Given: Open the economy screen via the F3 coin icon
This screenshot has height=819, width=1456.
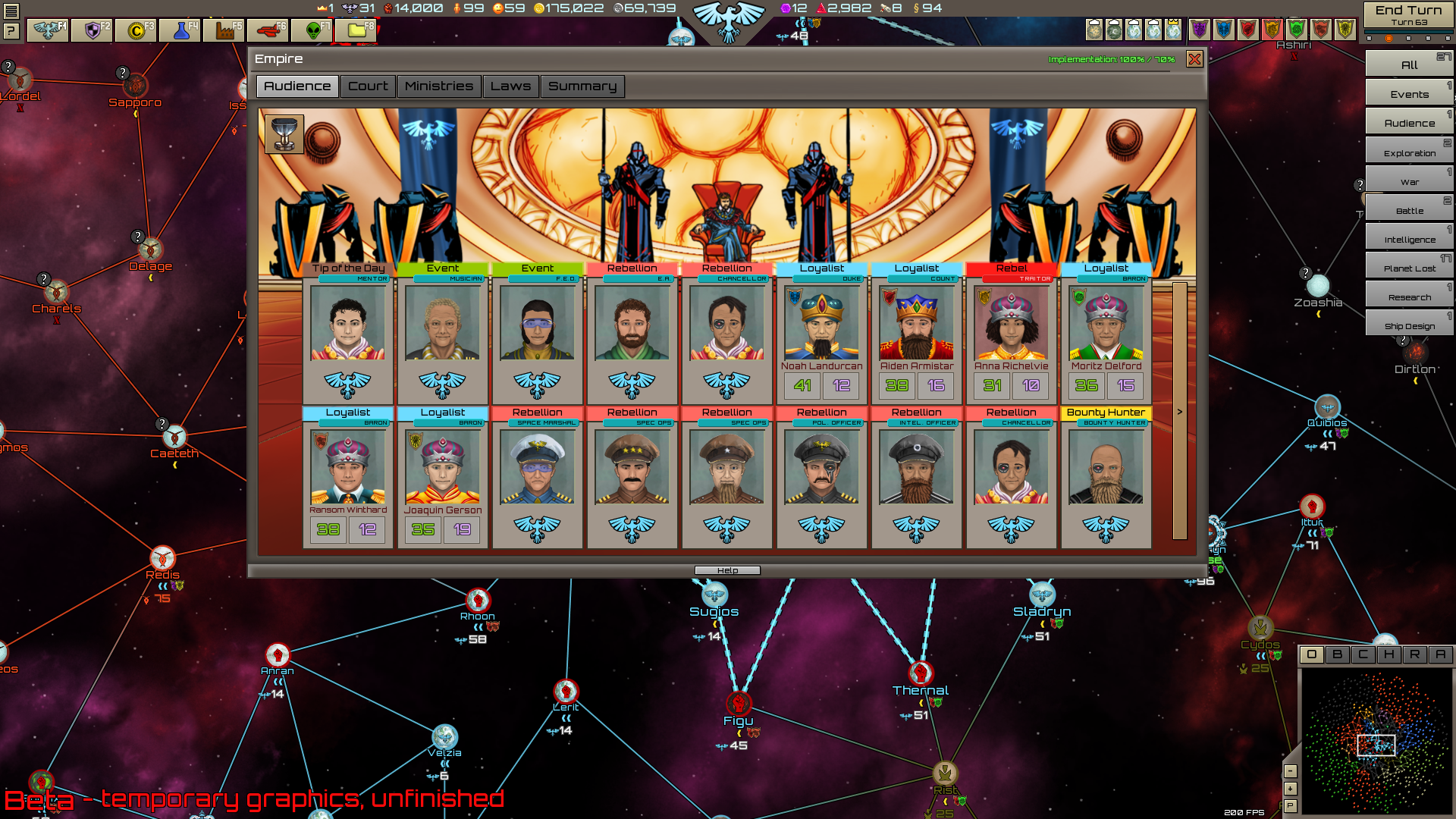Looking at the screenshot, I should point(135,30).
